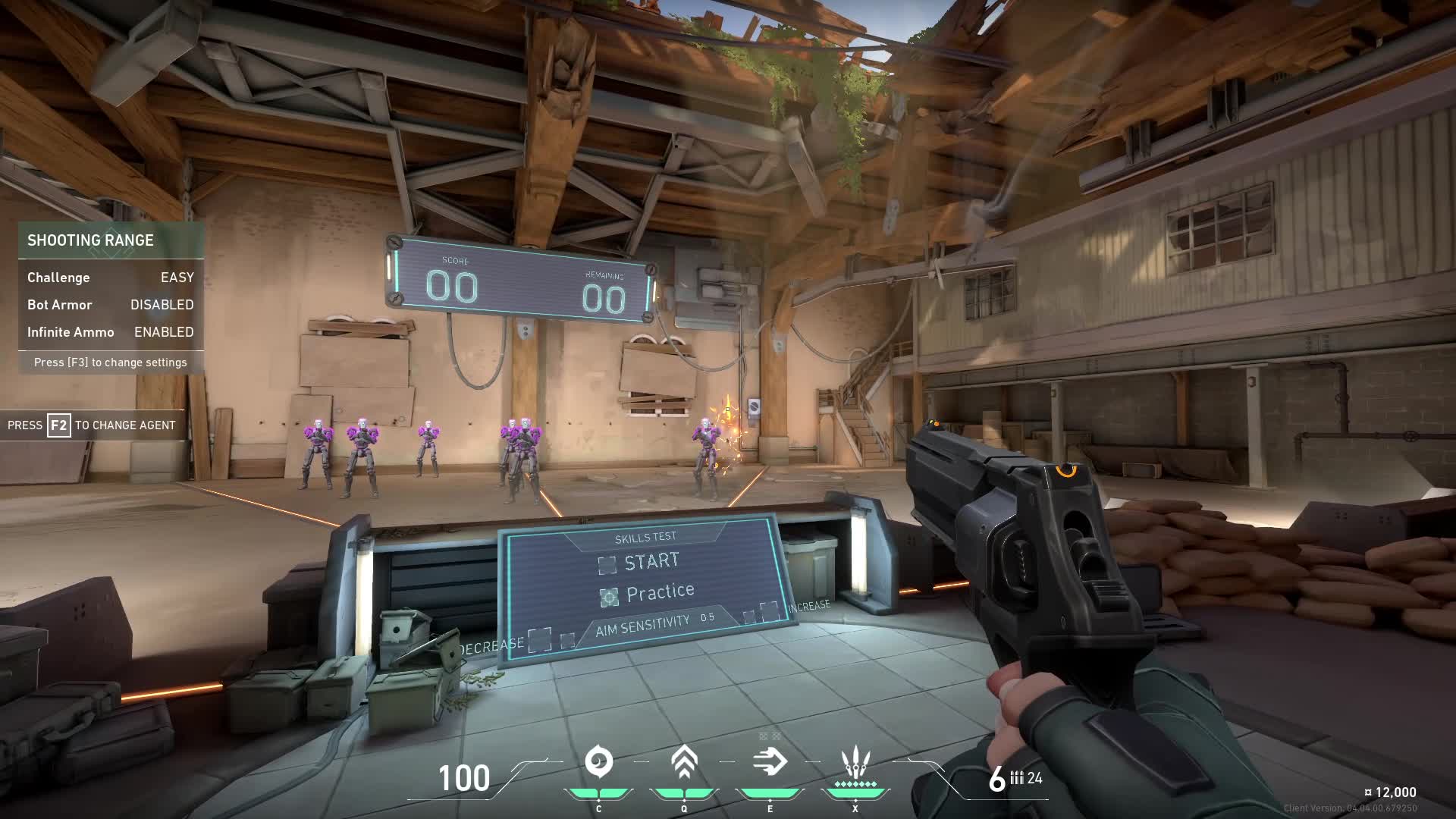Viewport: 1456px width, 819px height.
Task: Select START on the Skills Test panel
Action: (607, 565)
